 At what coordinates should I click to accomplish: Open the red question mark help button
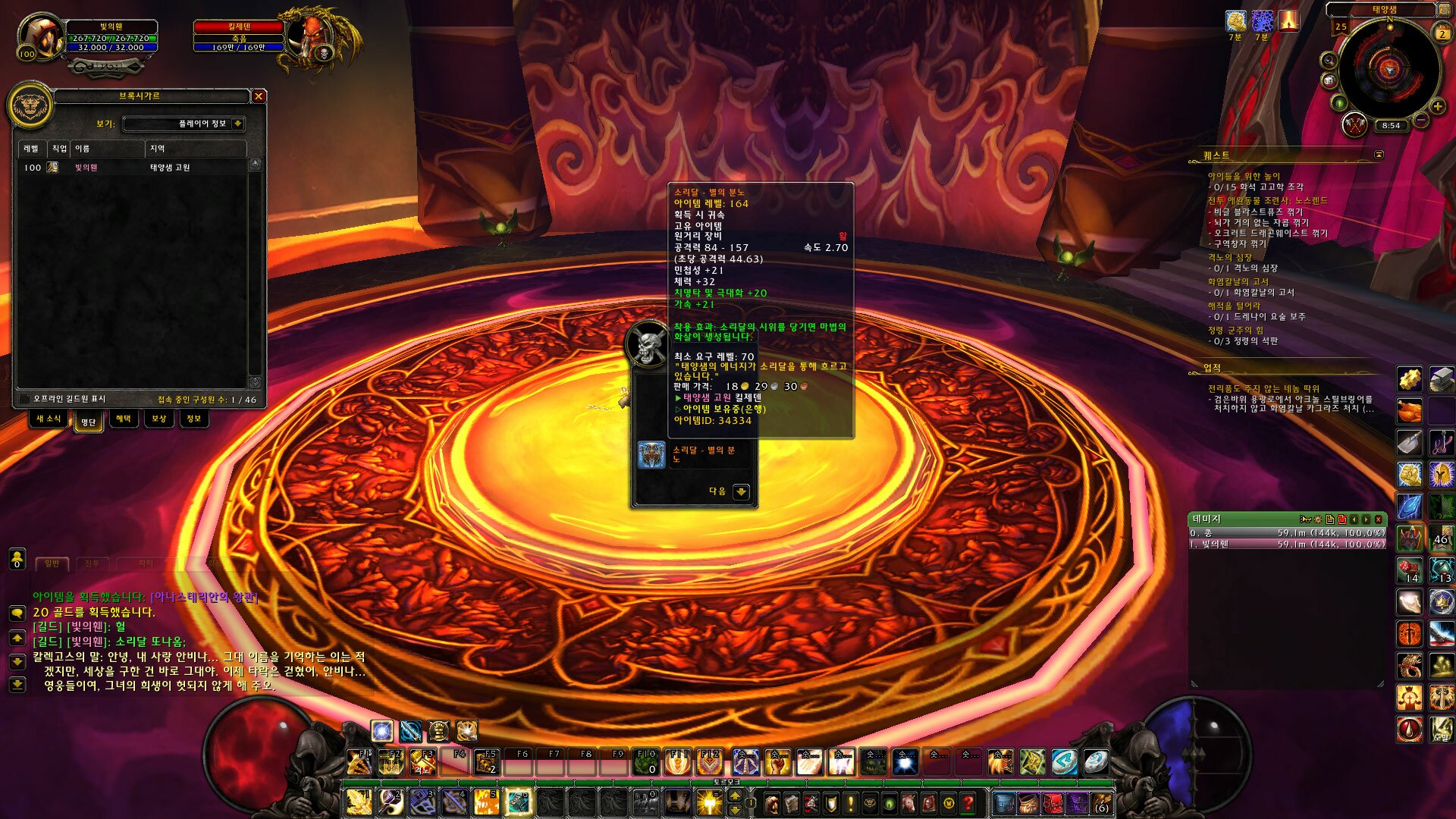[968, 802]
